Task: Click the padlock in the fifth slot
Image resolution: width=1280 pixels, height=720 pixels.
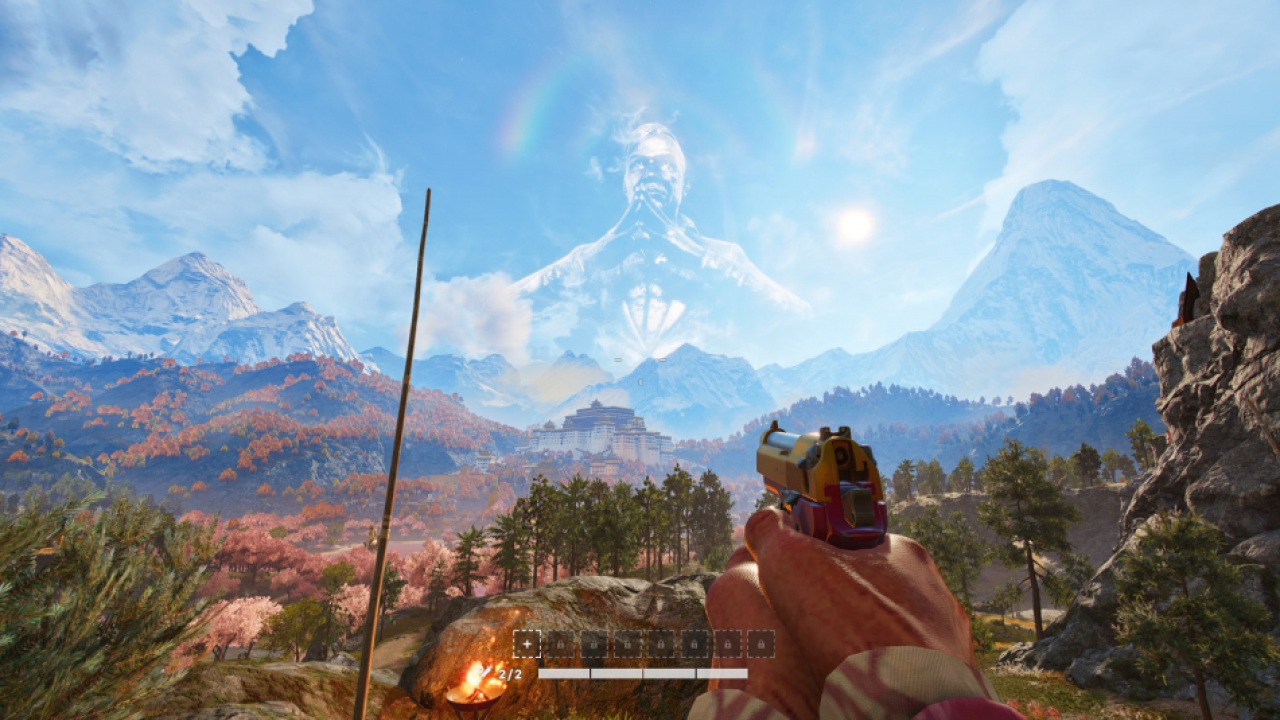Action: tap(661, 644)
